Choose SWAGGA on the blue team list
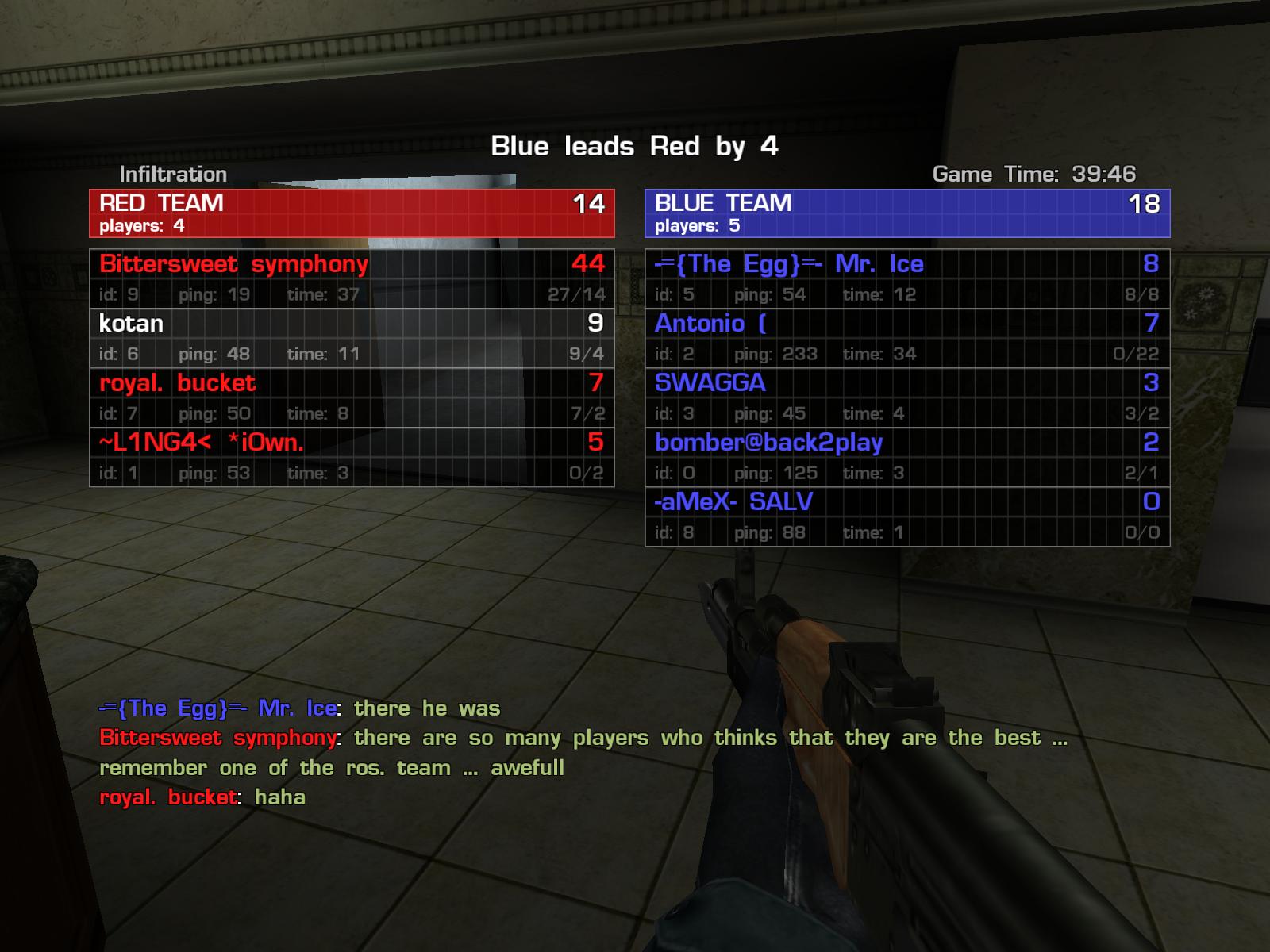The image size is (1270, 952). [907, 397]
